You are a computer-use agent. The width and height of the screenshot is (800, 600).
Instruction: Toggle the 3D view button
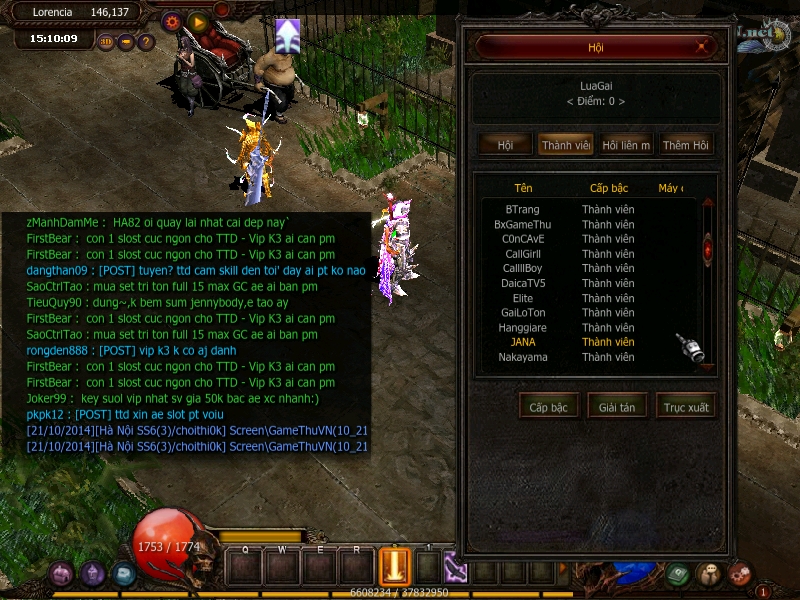pyautogui.click(x=106, y=42)
